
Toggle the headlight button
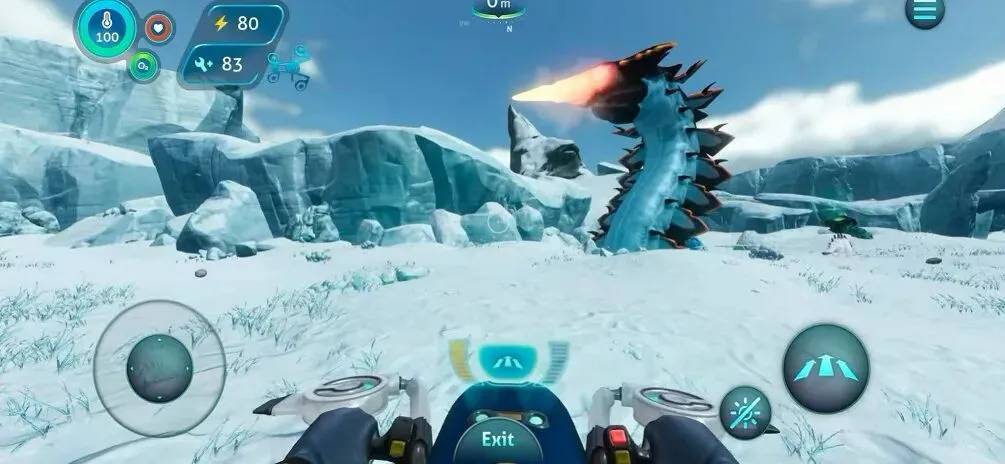click(744, 411)
